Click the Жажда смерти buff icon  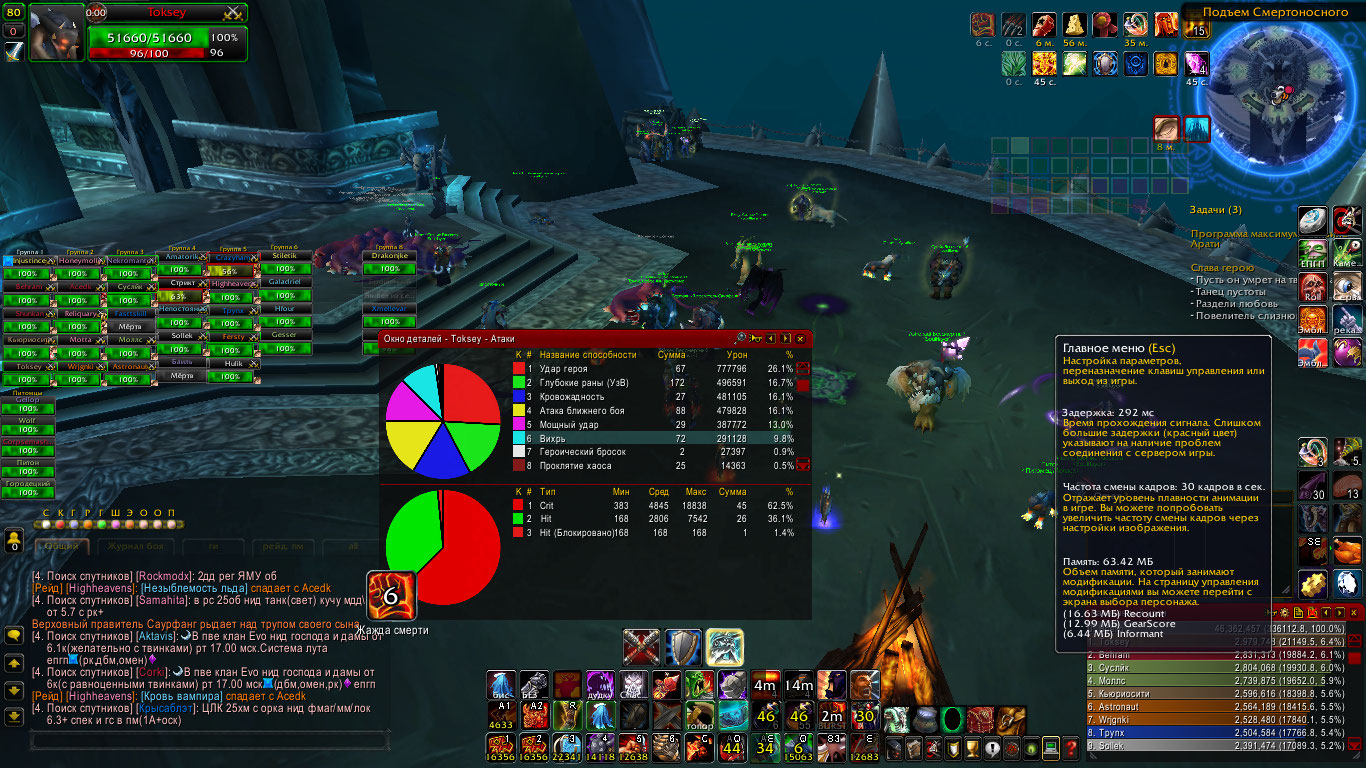pos(391,596)
